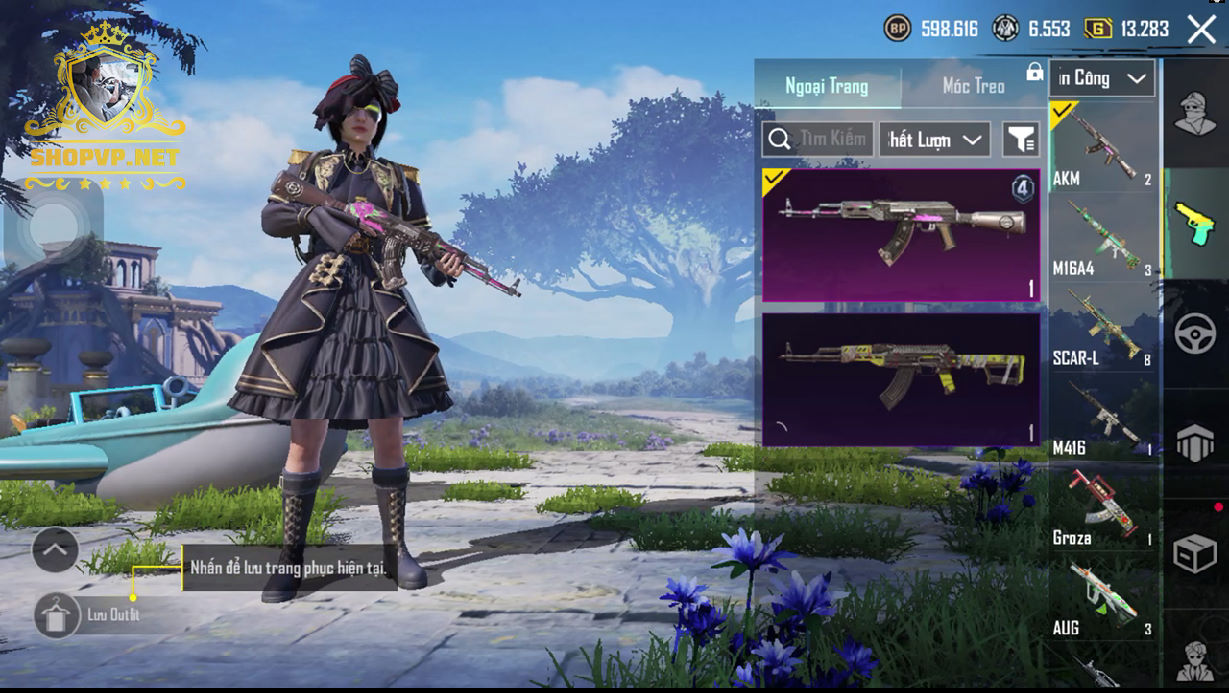Pick SCAR-L from the weapon list
Viewport: 1229px width, 693px height.
(1102, 328)
